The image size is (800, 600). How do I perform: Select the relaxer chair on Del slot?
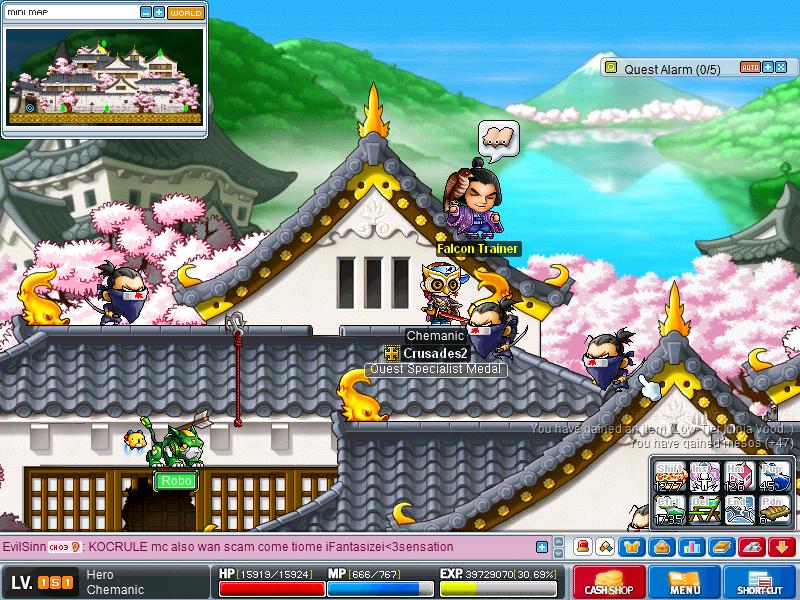(x=704, y=509)
